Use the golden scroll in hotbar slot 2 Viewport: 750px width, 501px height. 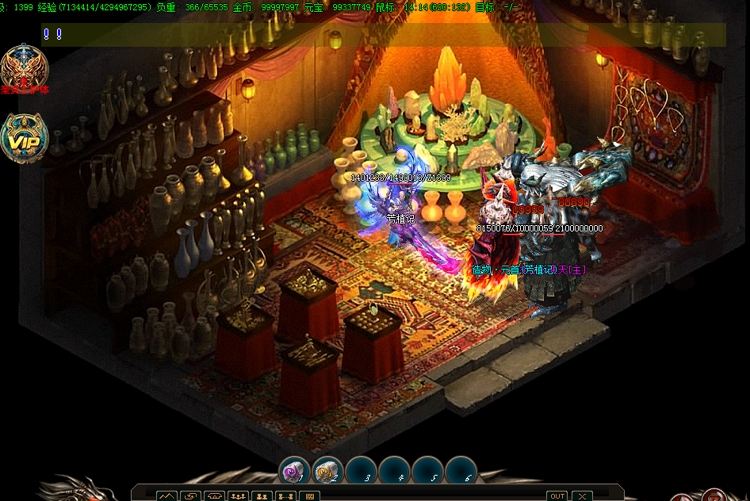click(329, 471)
